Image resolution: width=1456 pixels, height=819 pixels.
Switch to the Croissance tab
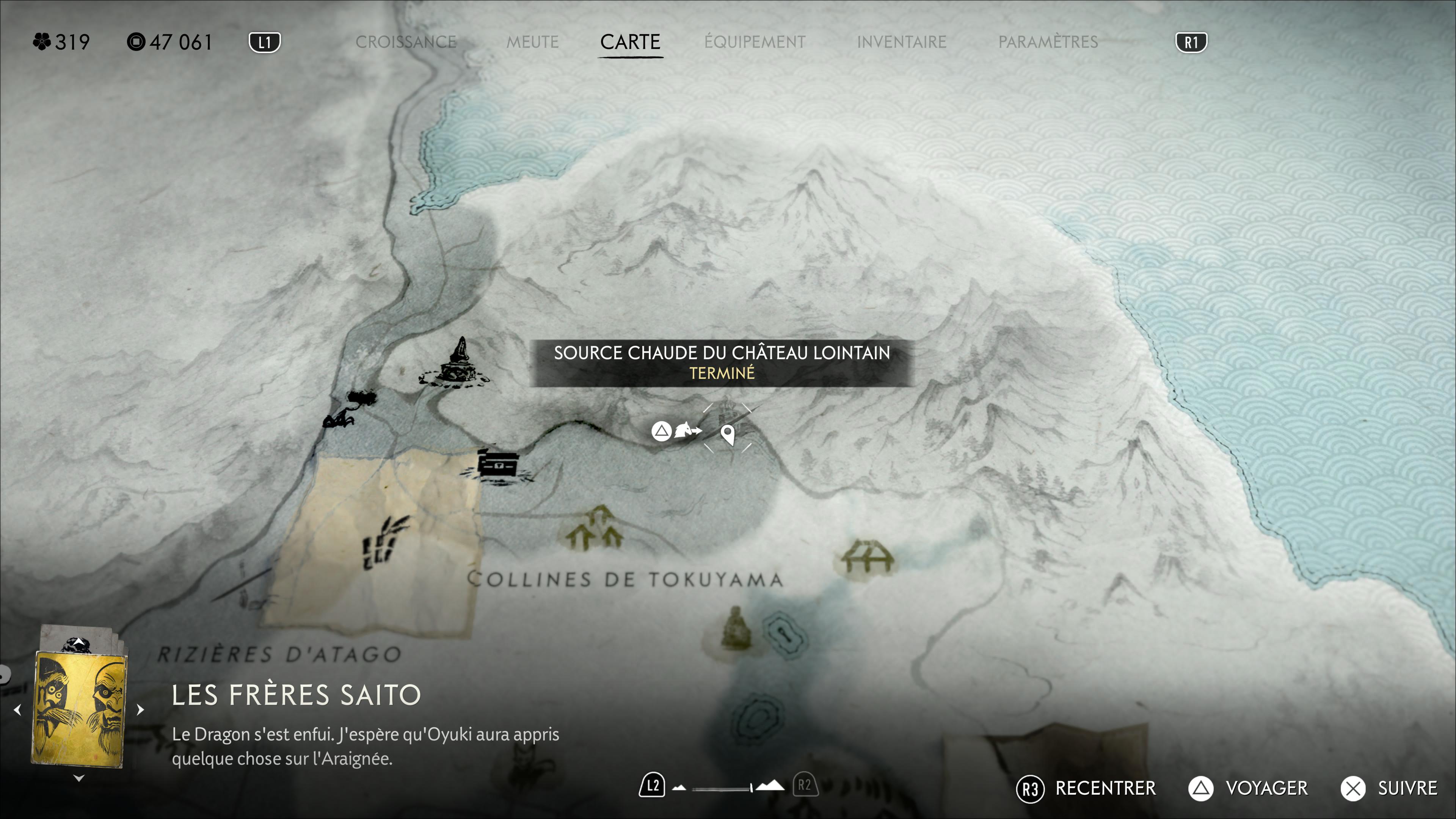pos(406,42)
